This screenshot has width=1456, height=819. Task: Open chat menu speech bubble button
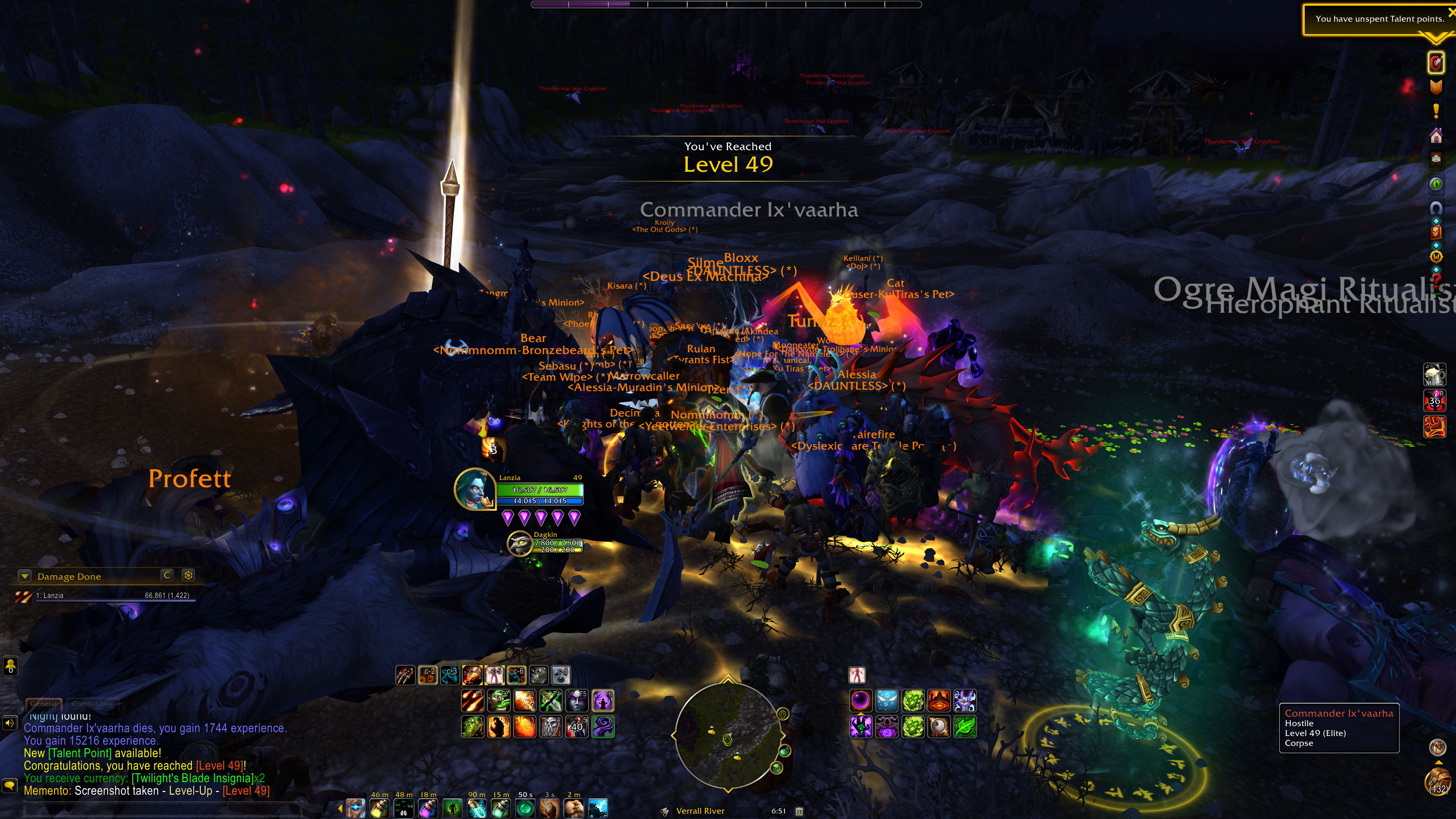[x=9, y=785]
